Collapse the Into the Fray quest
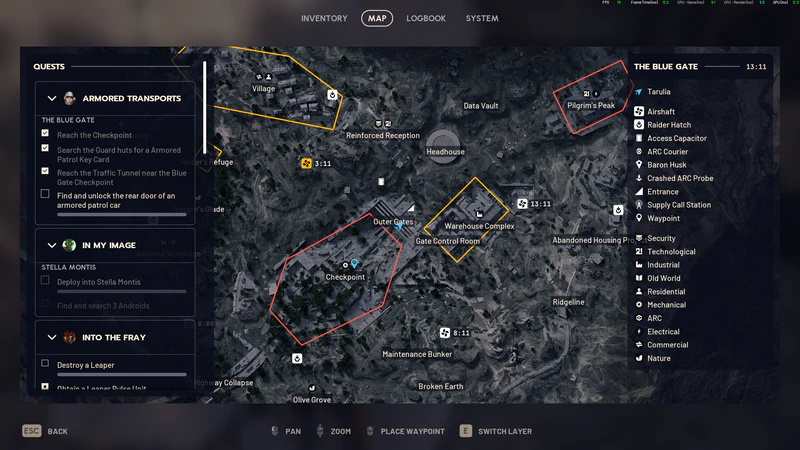The height and width of the screenshot is (450, 800). (53, 337)
